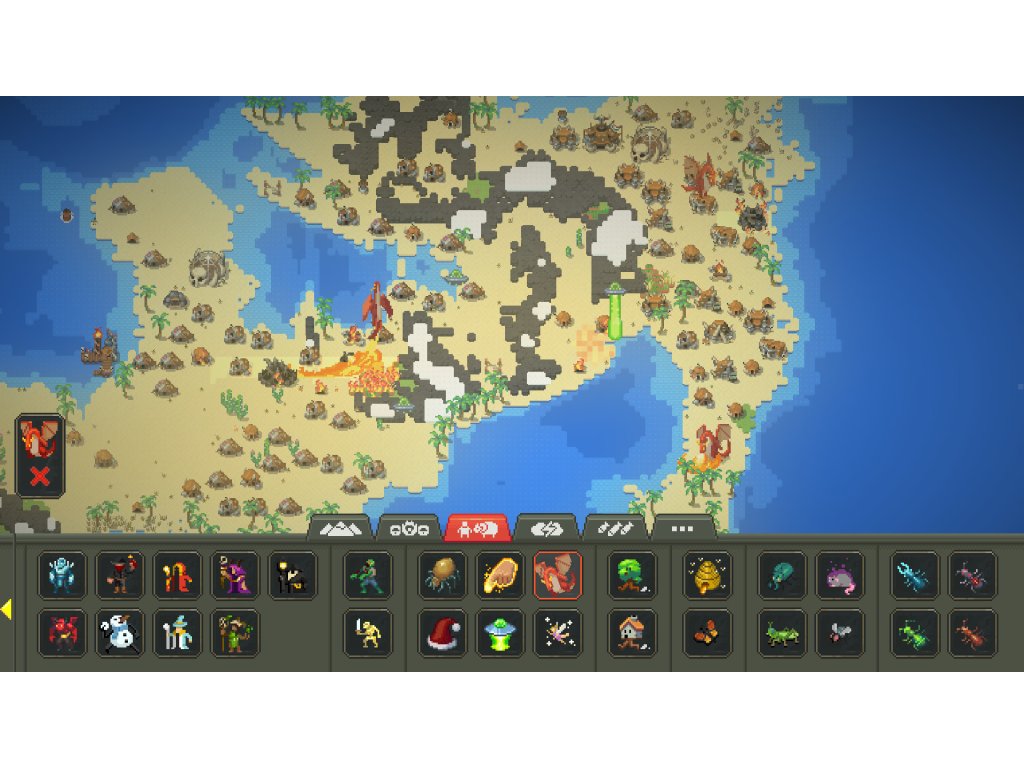The image size is (1024, 768).
Task: Select the UFO spawn icon
Action: 499,633
